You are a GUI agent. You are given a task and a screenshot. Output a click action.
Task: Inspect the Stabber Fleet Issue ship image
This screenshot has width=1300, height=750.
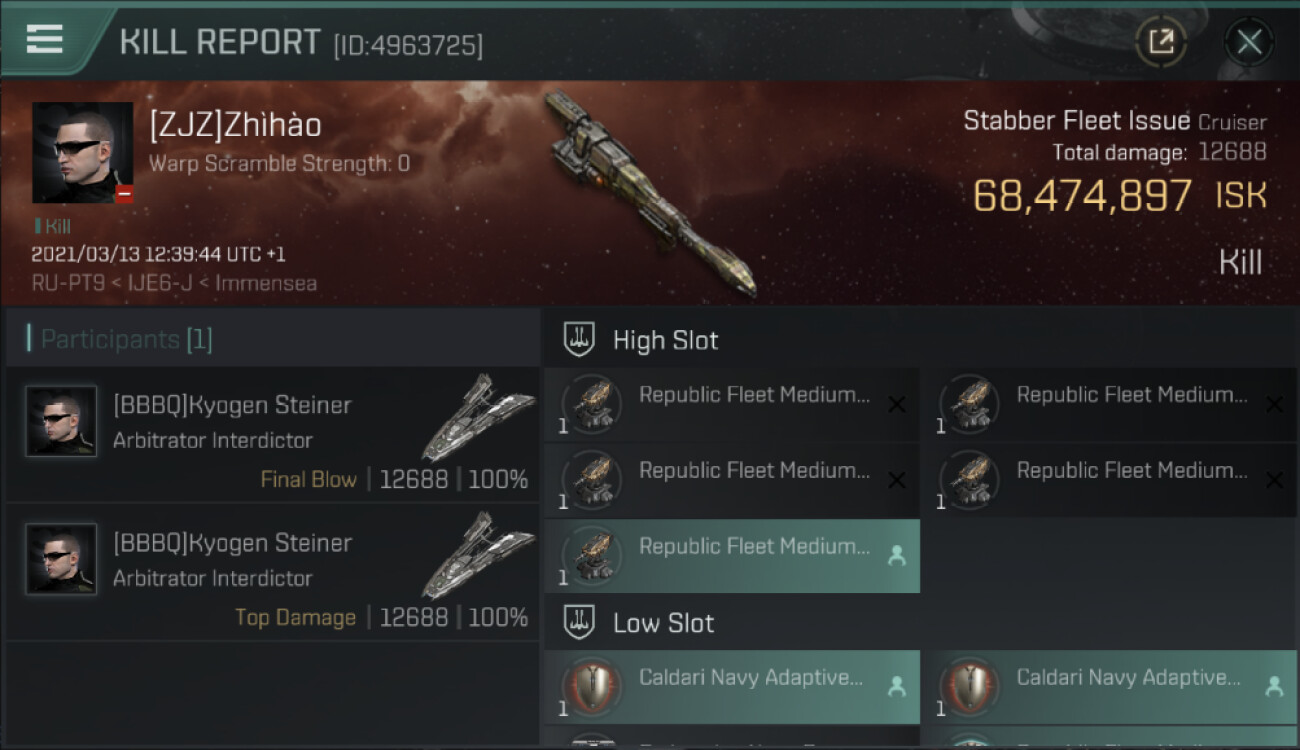[x=650, y=195]
